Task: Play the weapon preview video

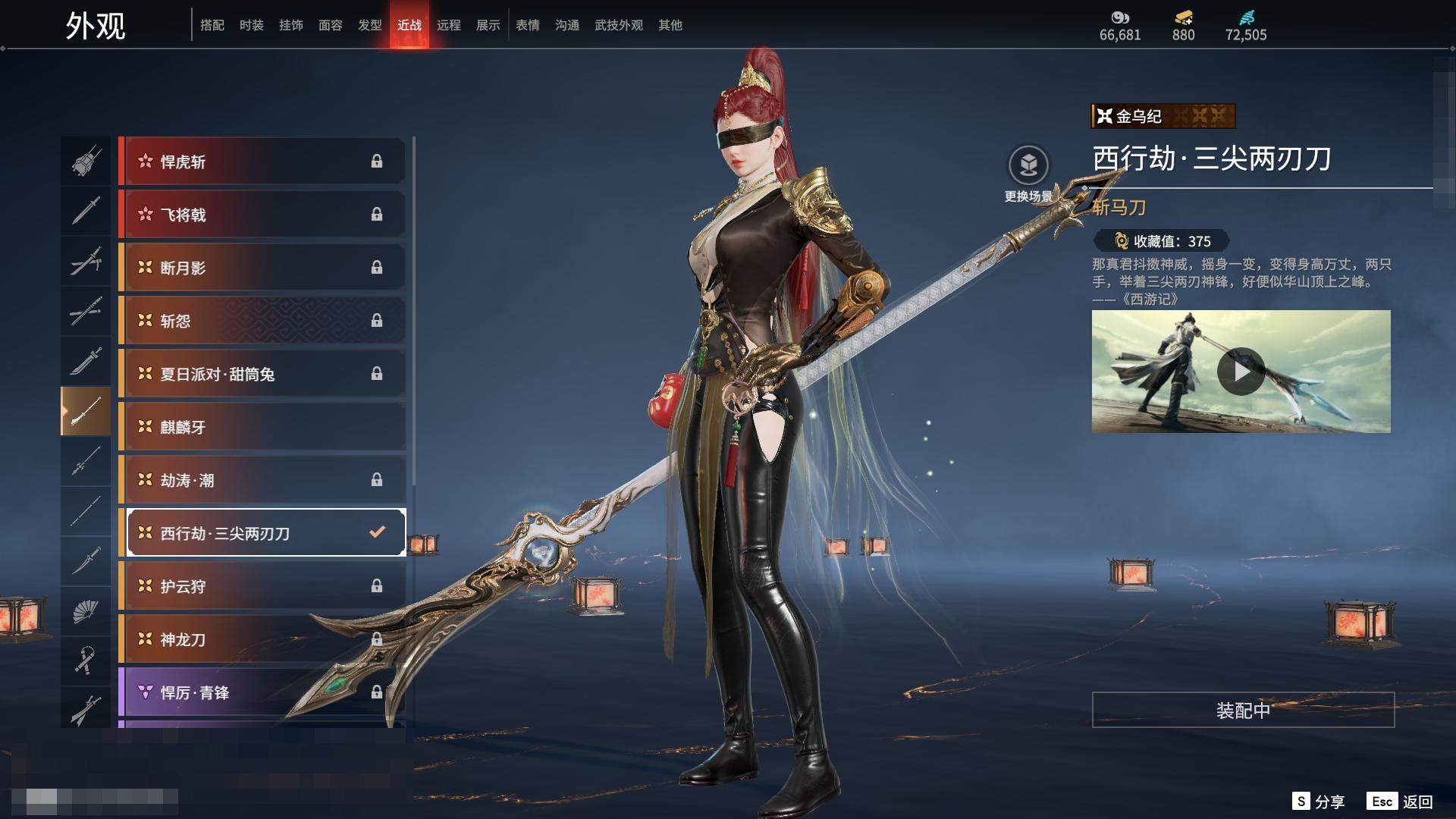Action: [1241, 372]
